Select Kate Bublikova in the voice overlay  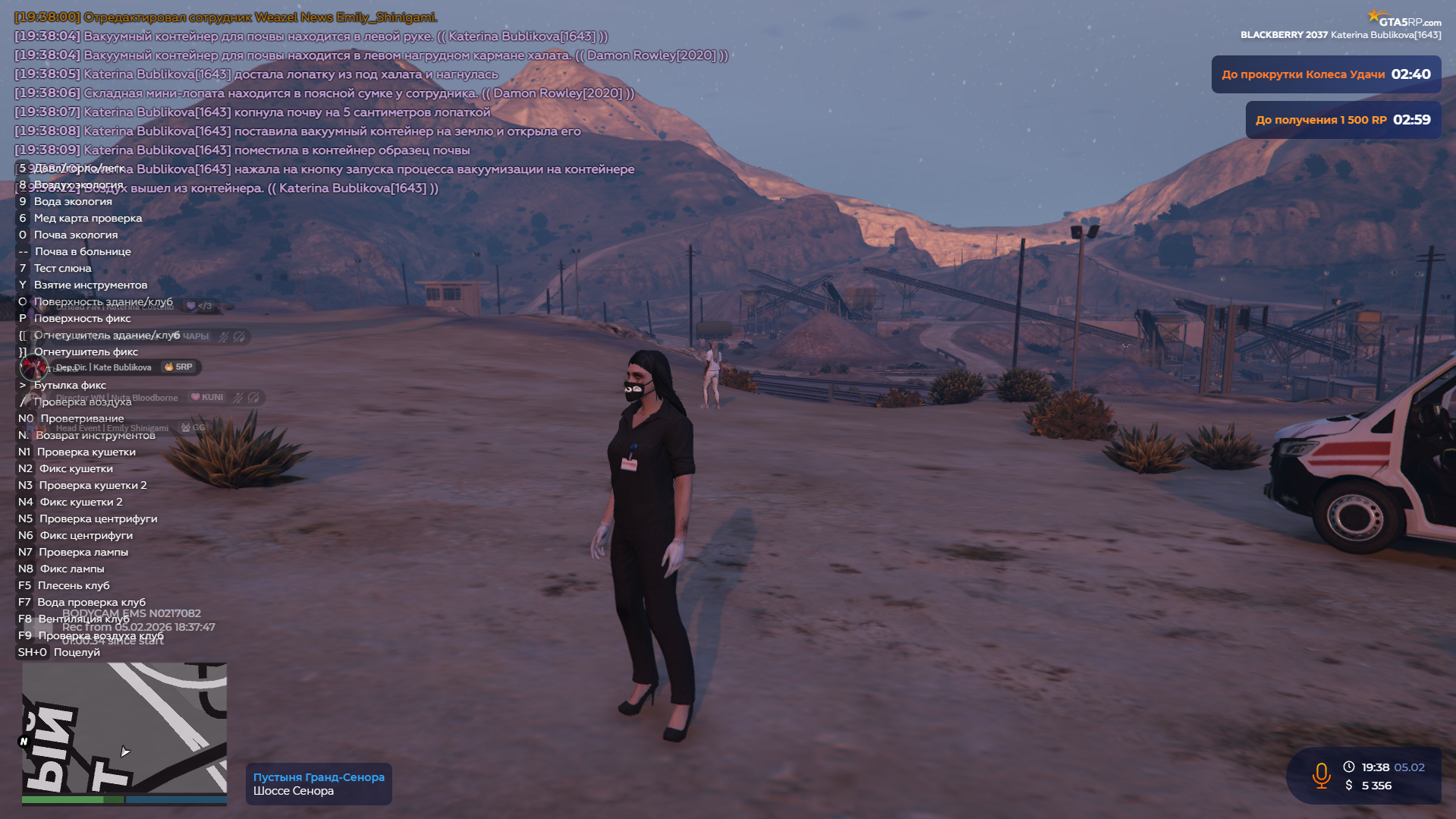pyautogui.click(x=104, y=367)
